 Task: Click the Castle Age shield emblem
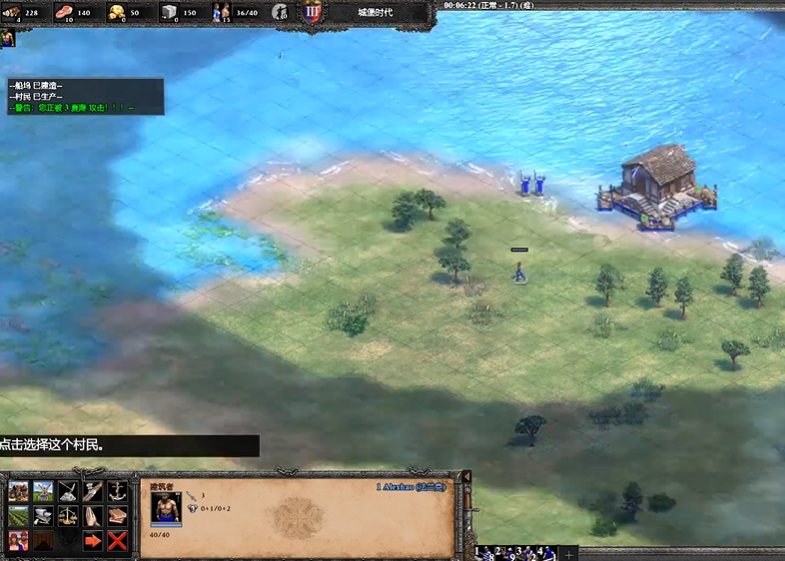[313, 13]
